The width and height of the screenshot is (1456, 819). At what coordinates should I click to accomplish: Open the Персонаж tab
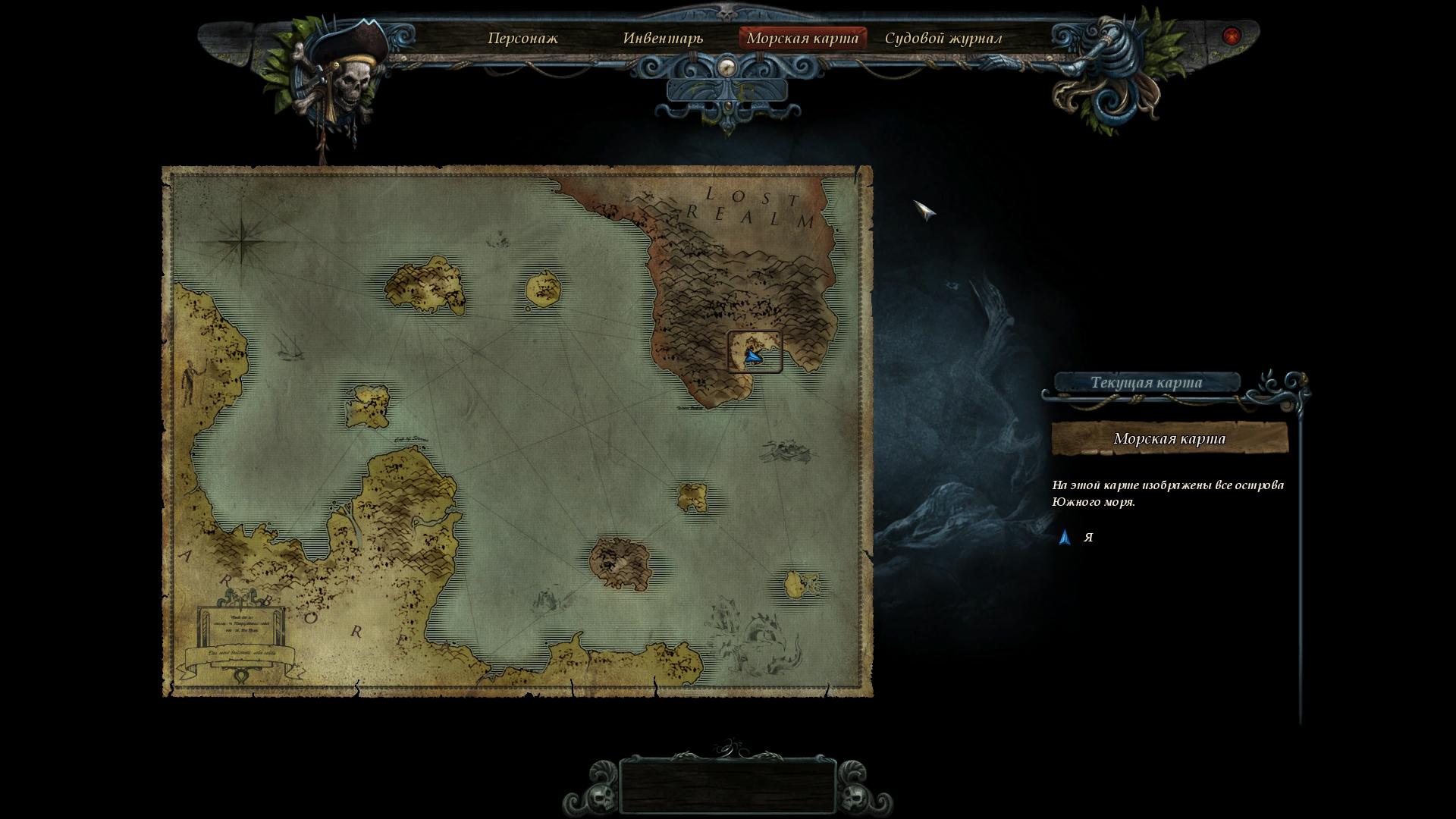coord(522,38)
